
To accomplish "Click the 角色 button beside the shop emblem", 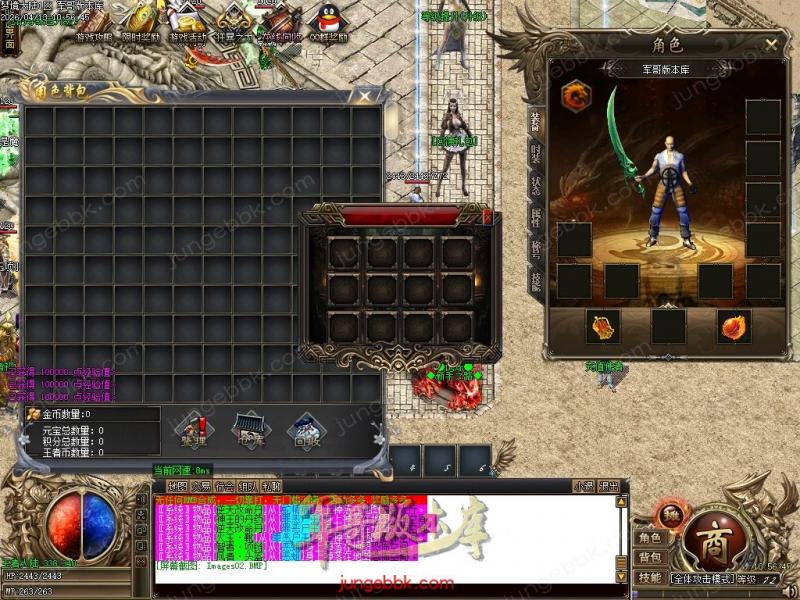I will [x=651, y=538].
